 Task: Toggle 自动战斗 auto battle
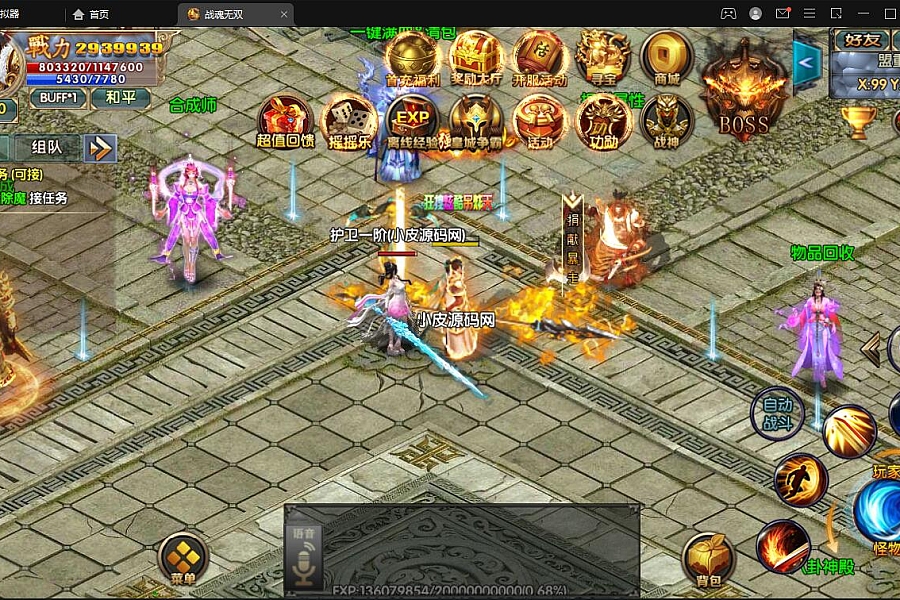778,413
